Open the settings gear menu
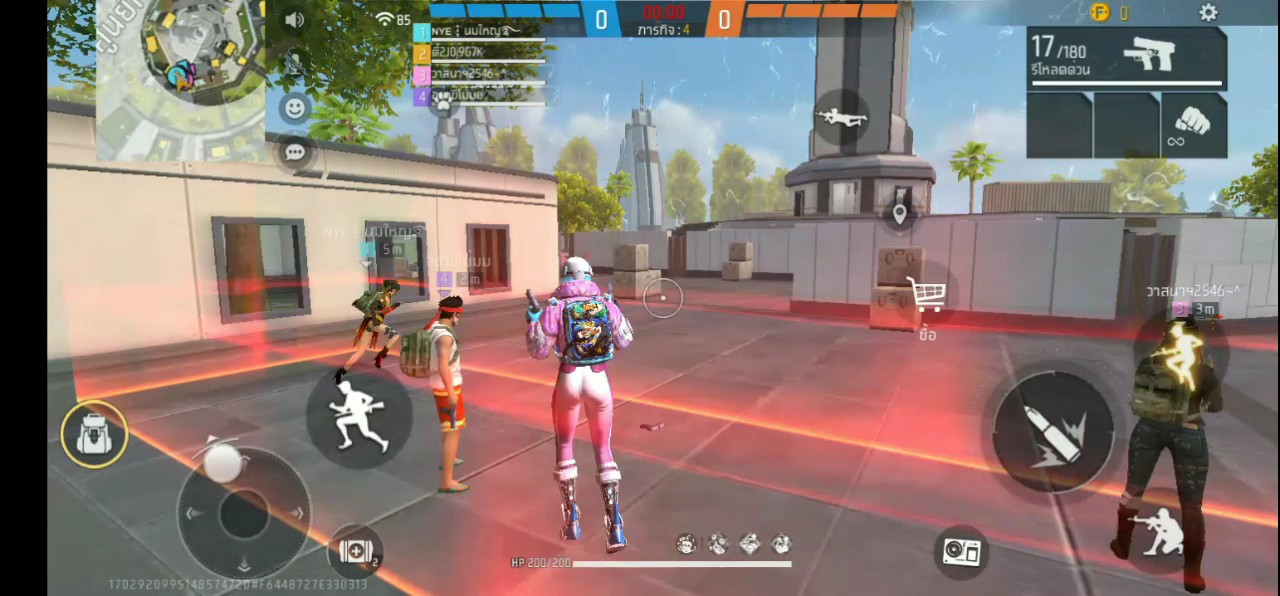 coord(1208,13)
